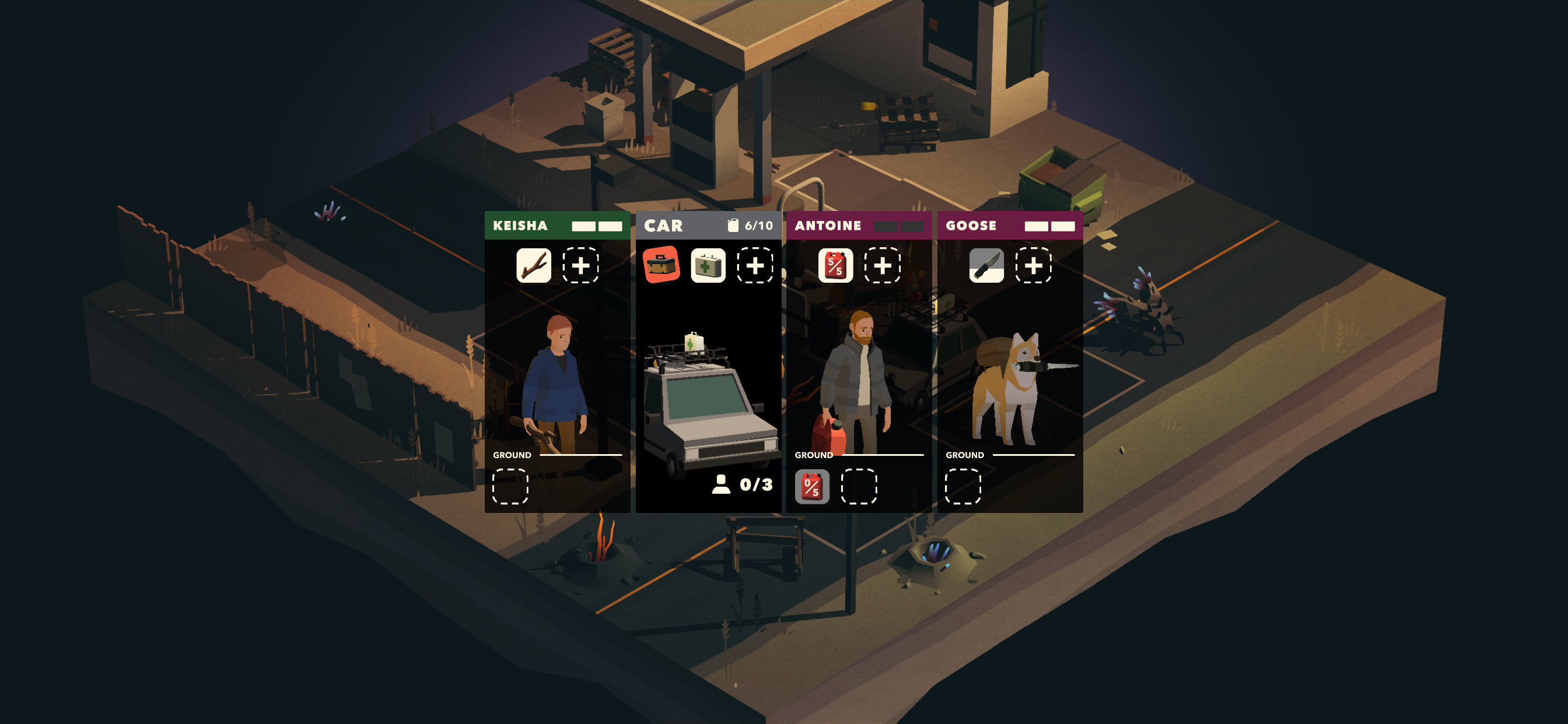Select the toolbox in the car
The image size is (1568, 724).
pos(661,265)
